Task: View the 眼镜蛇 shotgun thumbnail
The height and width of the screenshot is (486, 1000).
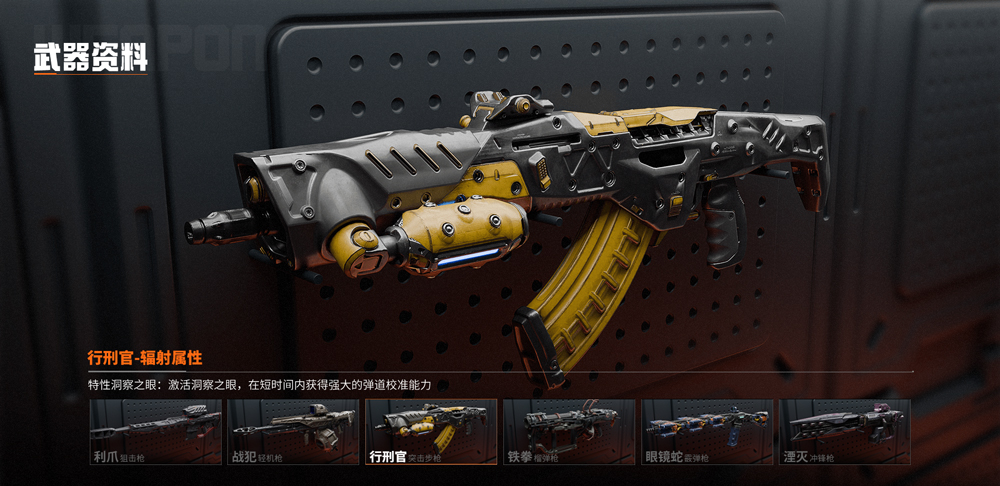Action: tap(707, 432)
